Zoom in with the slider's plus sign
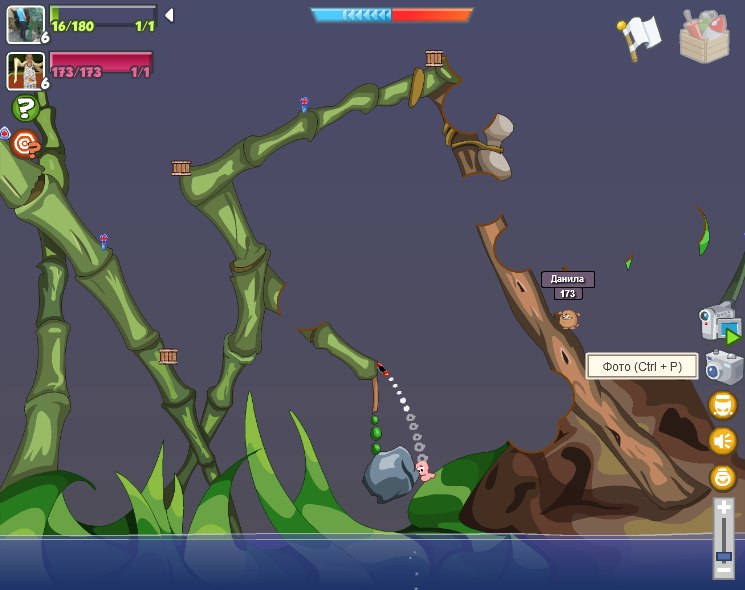The image size is (745, 590). click(x=723, y=509)
